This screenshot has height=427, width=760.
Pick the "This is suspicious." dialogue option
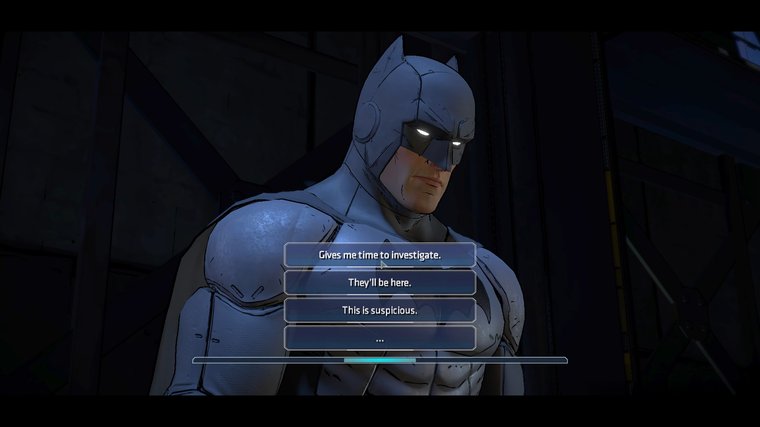click(379, 310)
